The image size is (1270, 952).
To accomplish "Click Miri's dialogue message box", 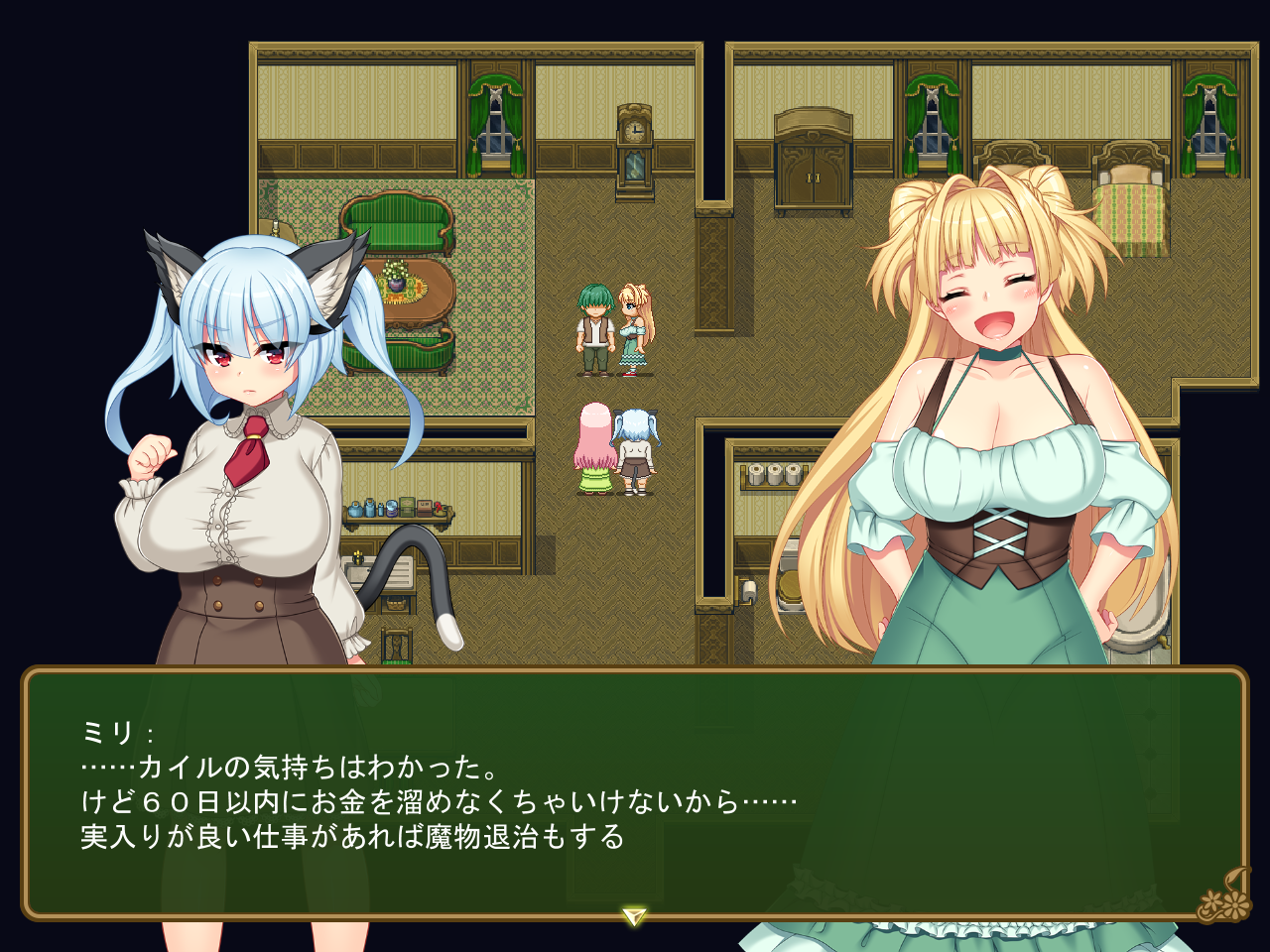I will 634,793.
